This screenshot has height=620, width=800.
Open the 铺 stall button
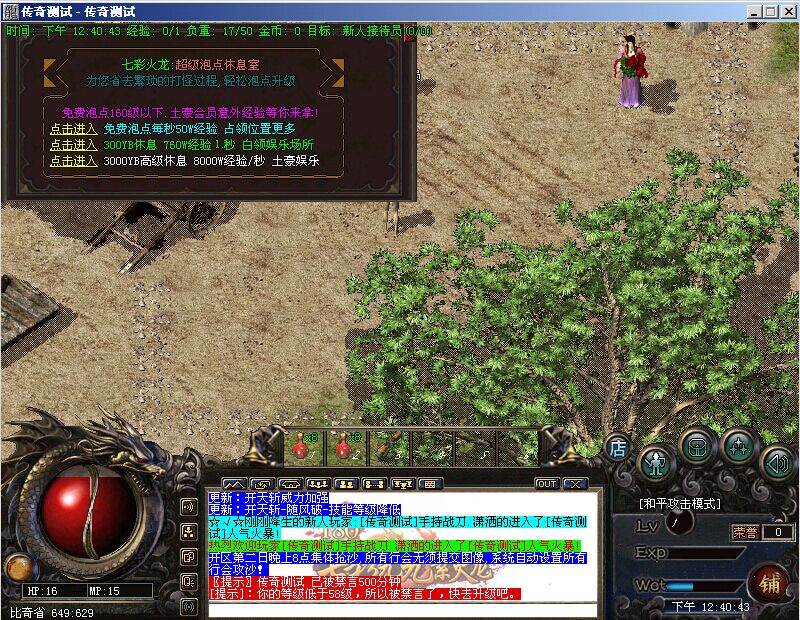pyautogui.click(x=769, y=581)
